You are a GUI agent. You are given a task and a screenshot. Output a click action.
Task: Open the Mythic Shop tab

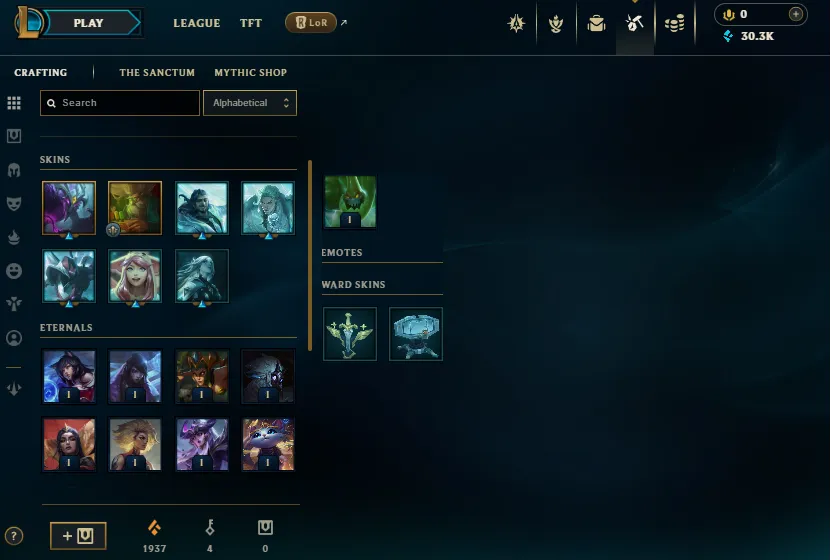pyautogui.click(x=250, y=73)
